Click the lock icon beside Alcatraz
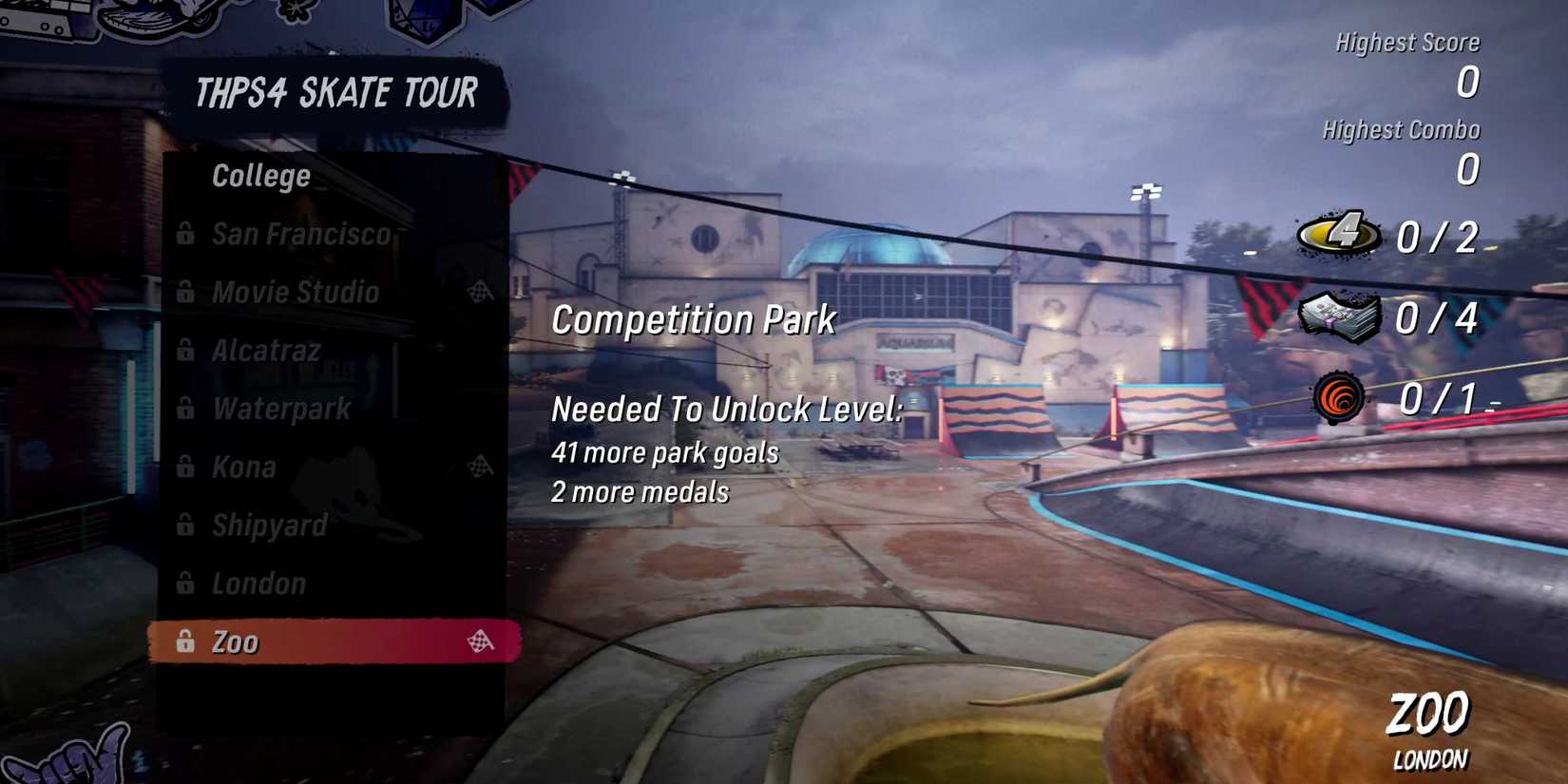The width and height of the screenshot is (1568, 784). click(184, 351)
